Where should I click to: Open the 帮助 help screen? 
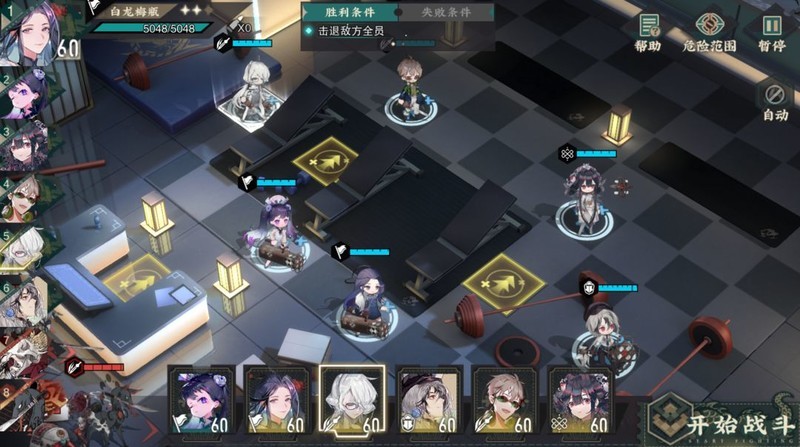pyautogui.click(x=648, y=32)
